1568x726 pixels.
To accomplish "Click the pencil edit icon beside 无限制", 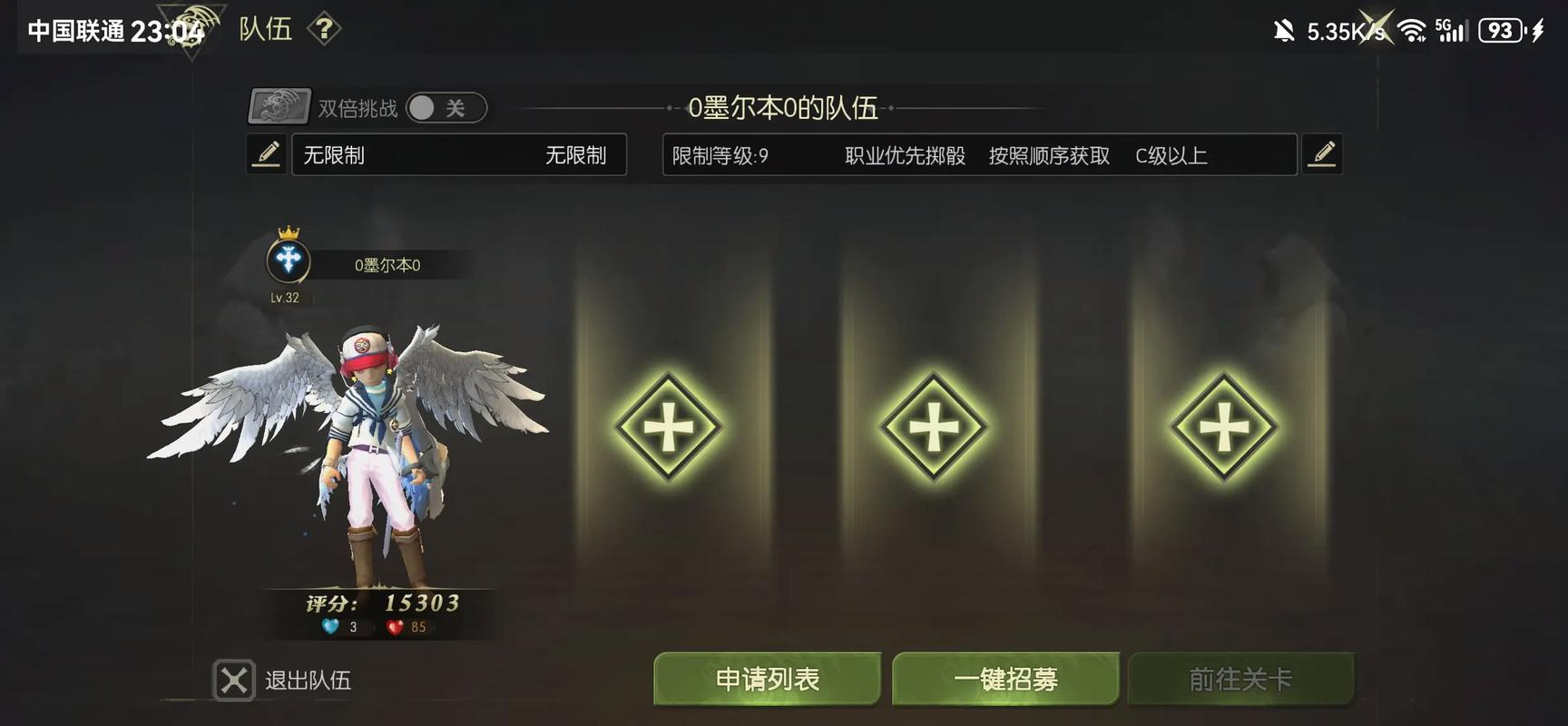I will point(266,154).
